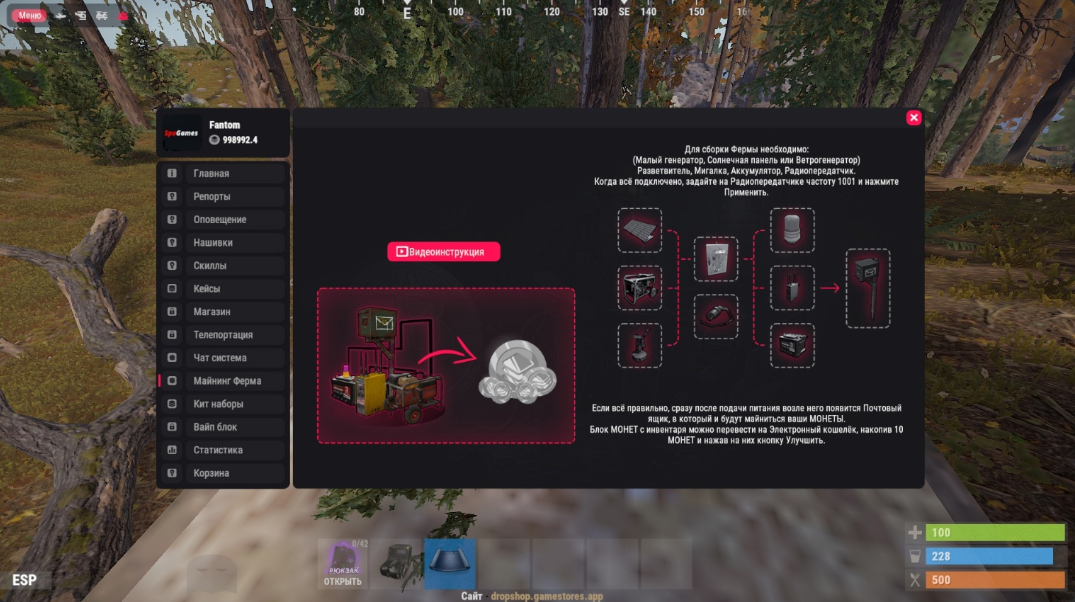Show the Вайп блок page

tap(223, 427)
